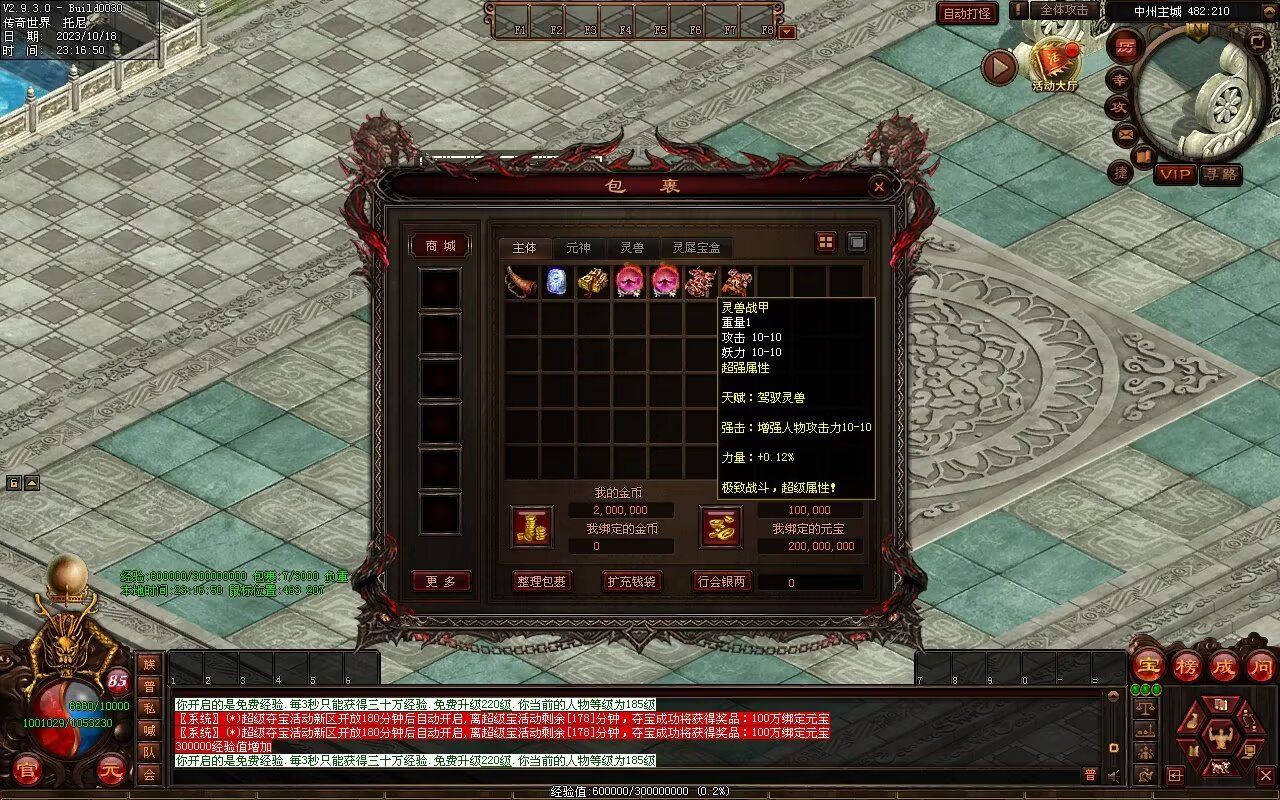Click the 更多 more button
This screenshot has width=1280, height=800.
click(x=440, y=581)
